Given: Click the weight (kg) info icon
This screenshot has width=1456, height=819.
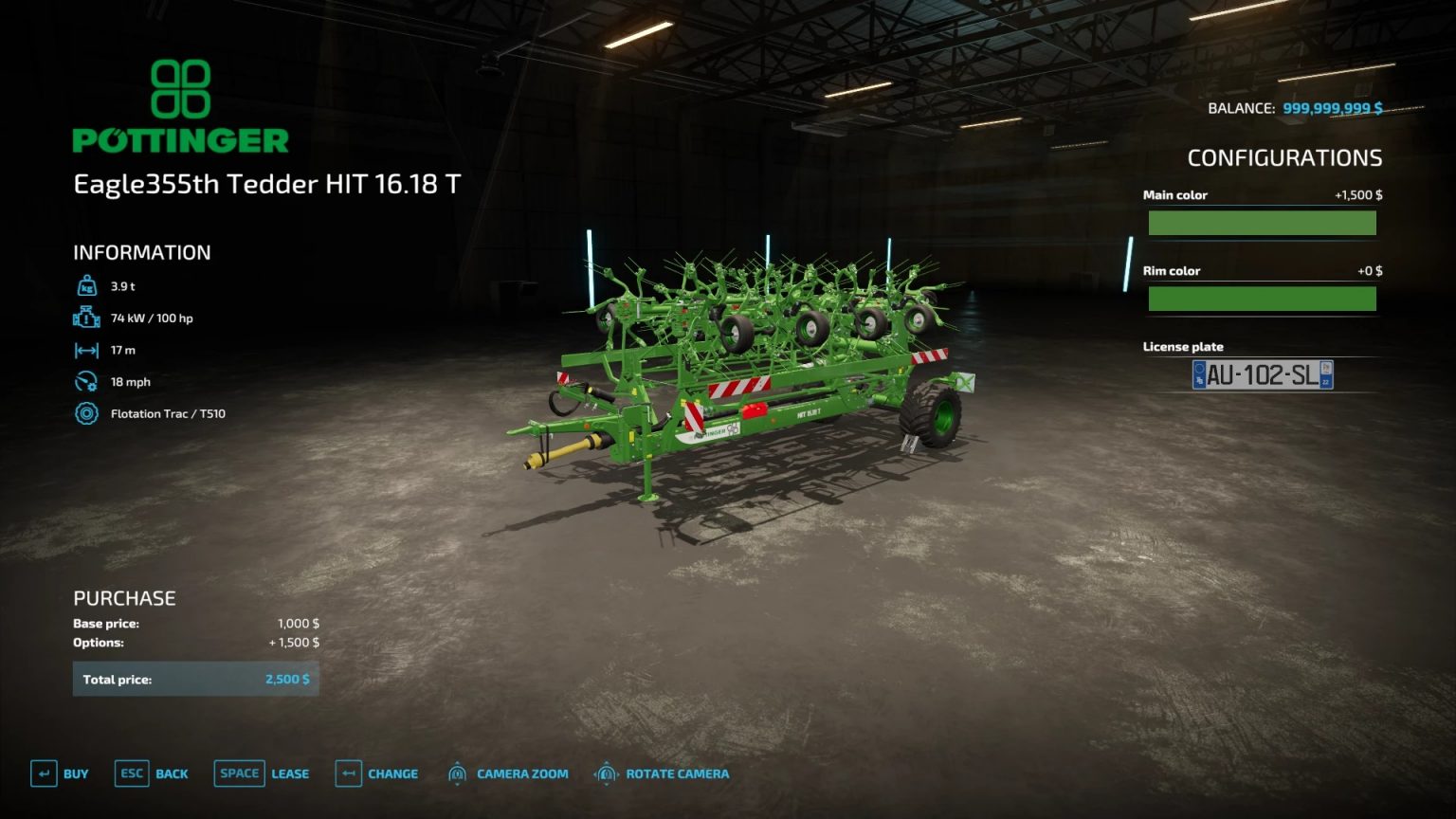Looking at the screenshot, I should click(x=86, y=285).
